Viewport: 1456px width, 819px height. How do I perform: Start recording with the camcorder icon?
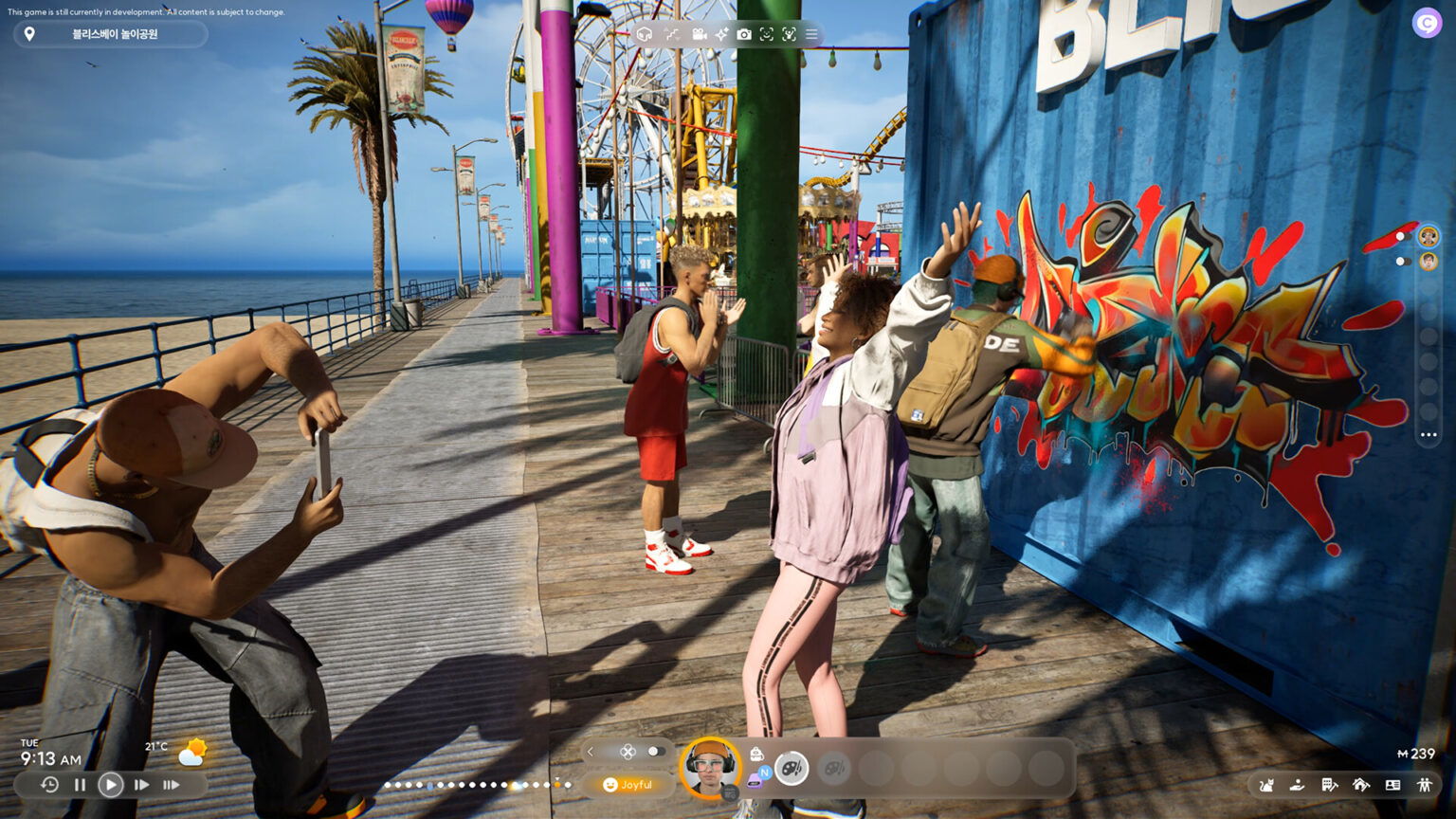click(x=699, y=34)
